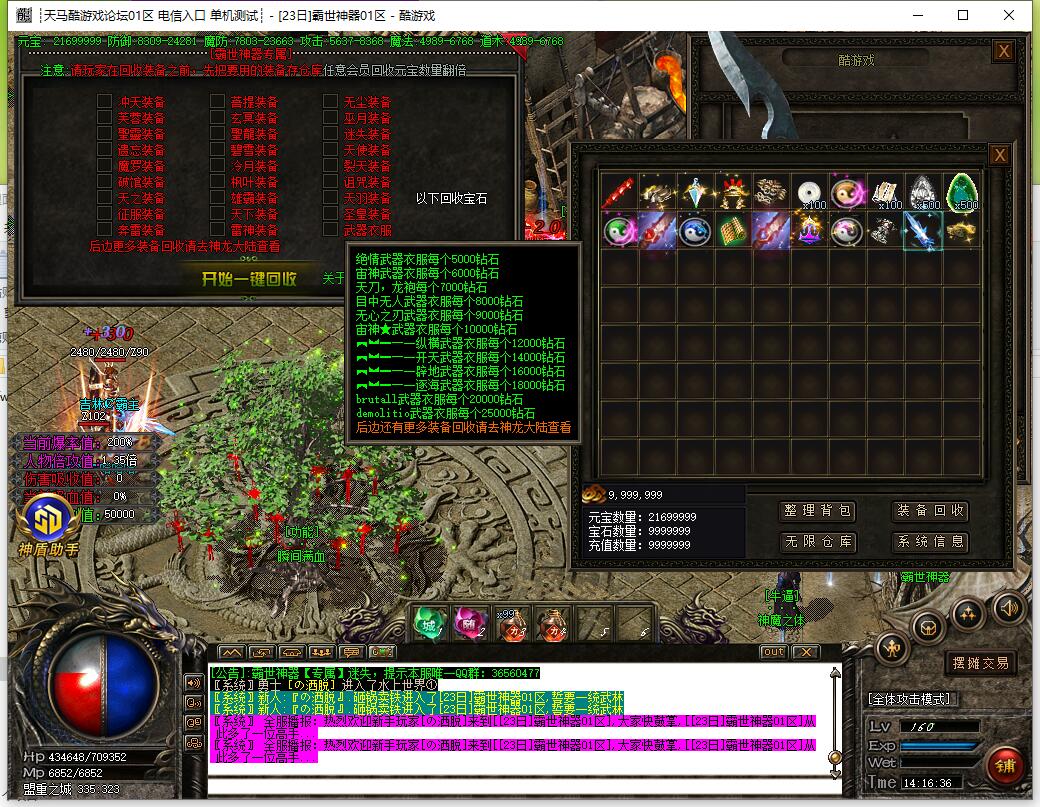Open the 摆摊交易 stall trading menu
The height and width of the screenshot is (807, 1040).
point(979,662)
